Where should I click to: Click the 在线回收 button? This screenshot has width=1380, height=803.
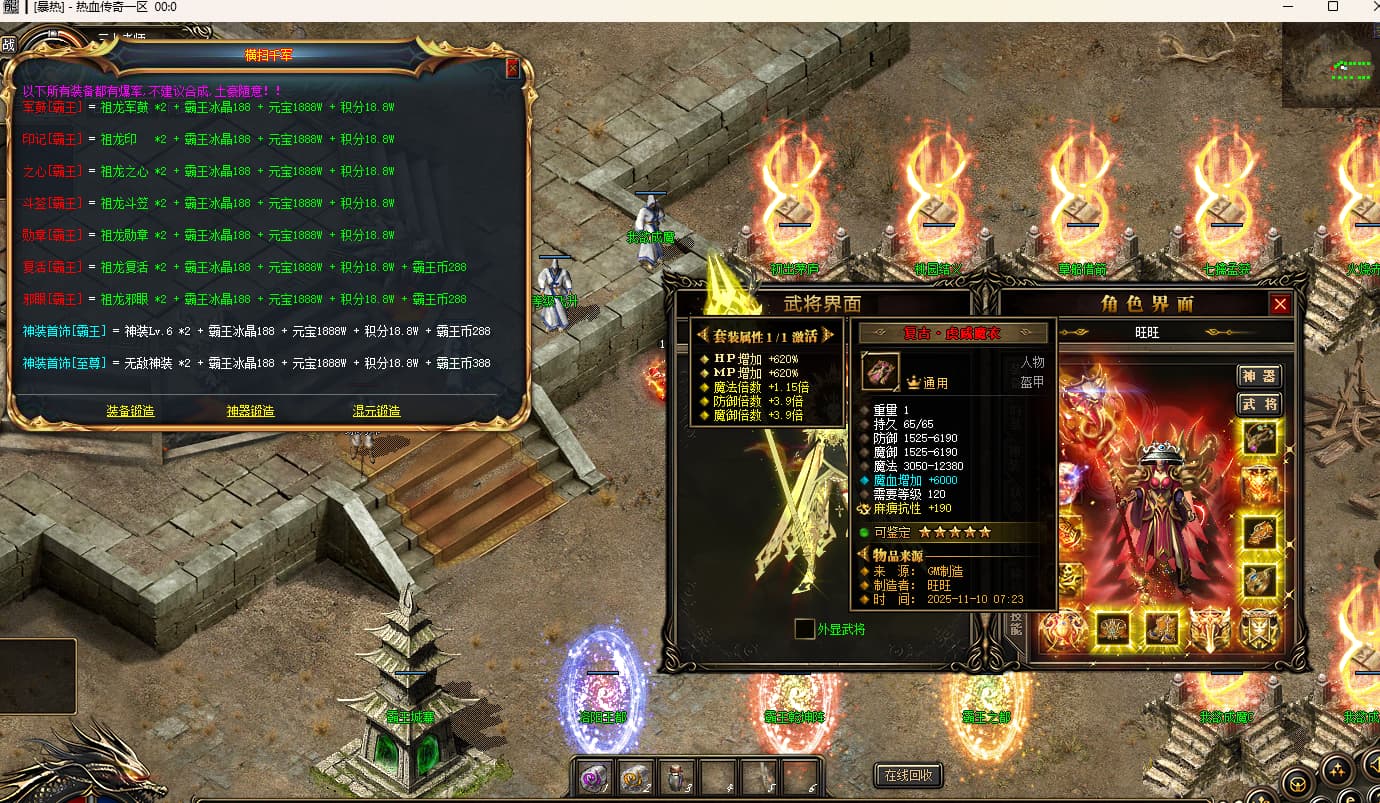(x=908, y=775)
